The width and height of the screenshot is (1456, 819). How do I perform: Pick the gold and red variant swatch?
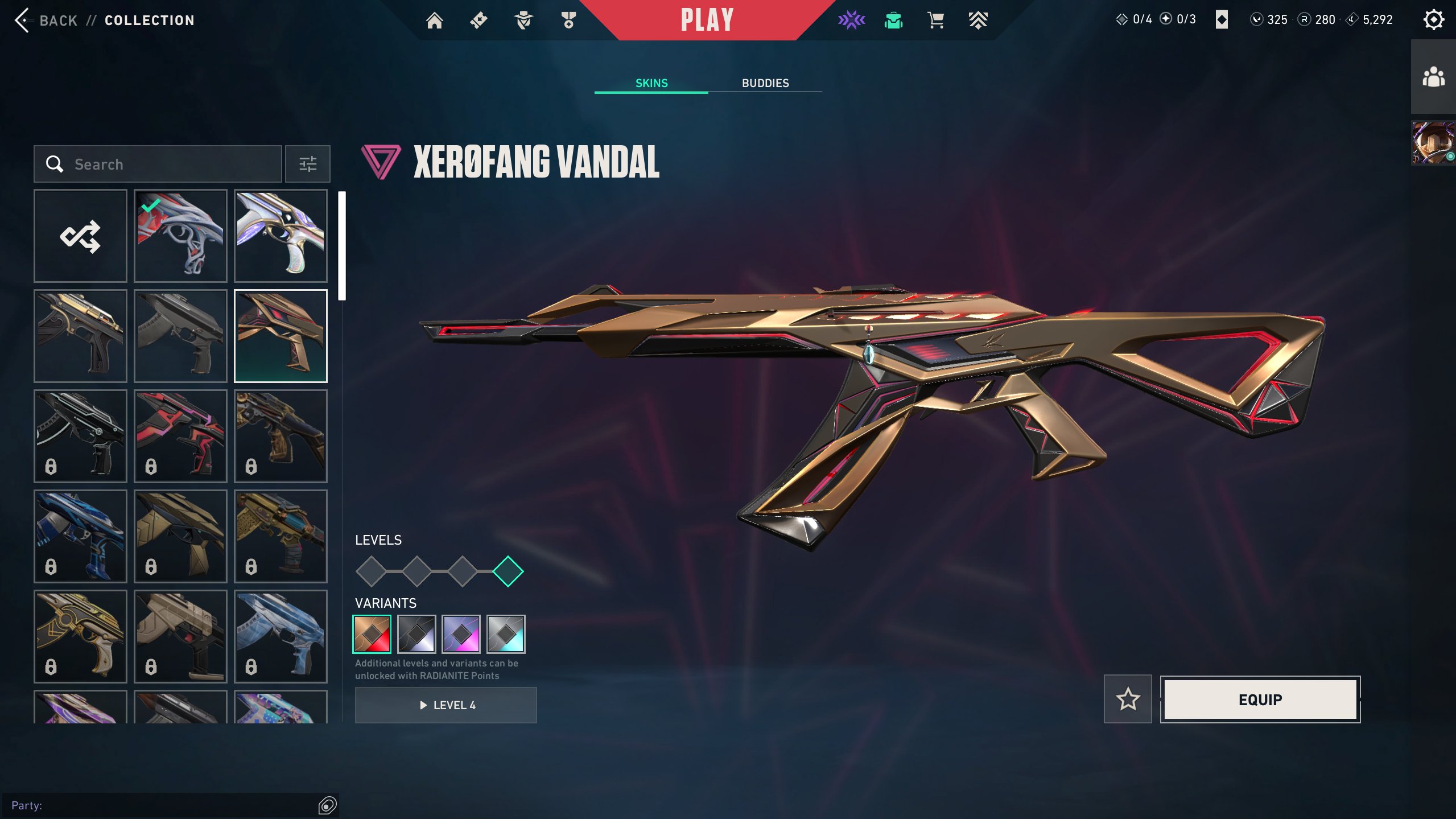pos(372,634)
